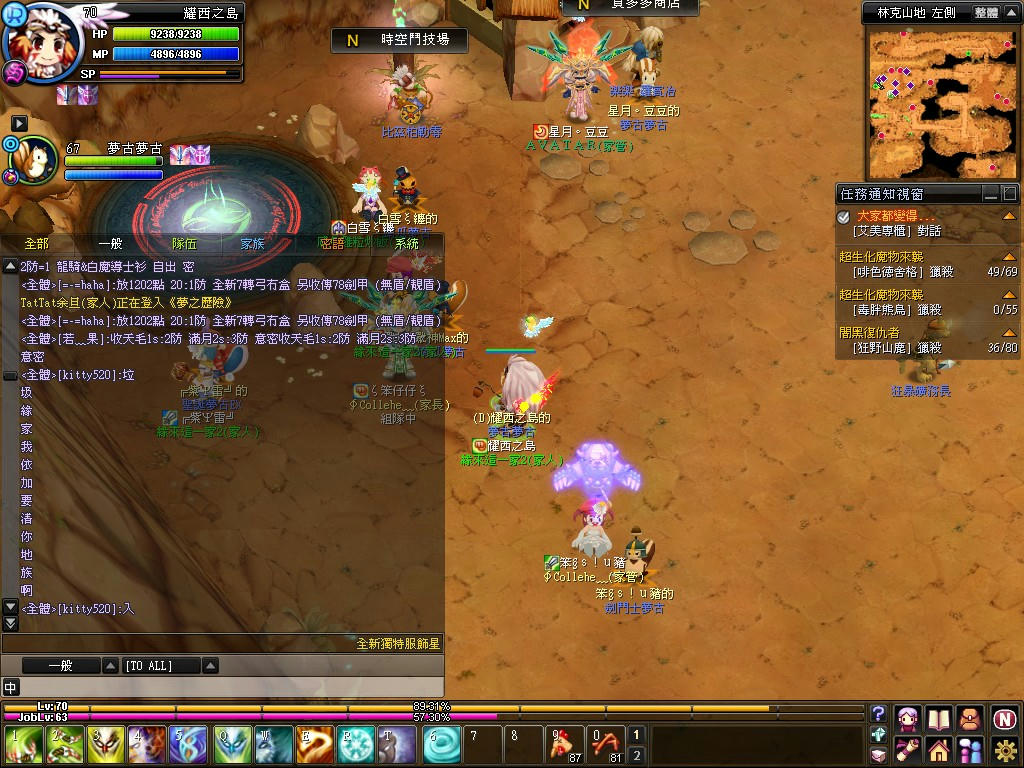
Task: Open the 家族 (family) chat tab
Action: (x=252, y=243)
